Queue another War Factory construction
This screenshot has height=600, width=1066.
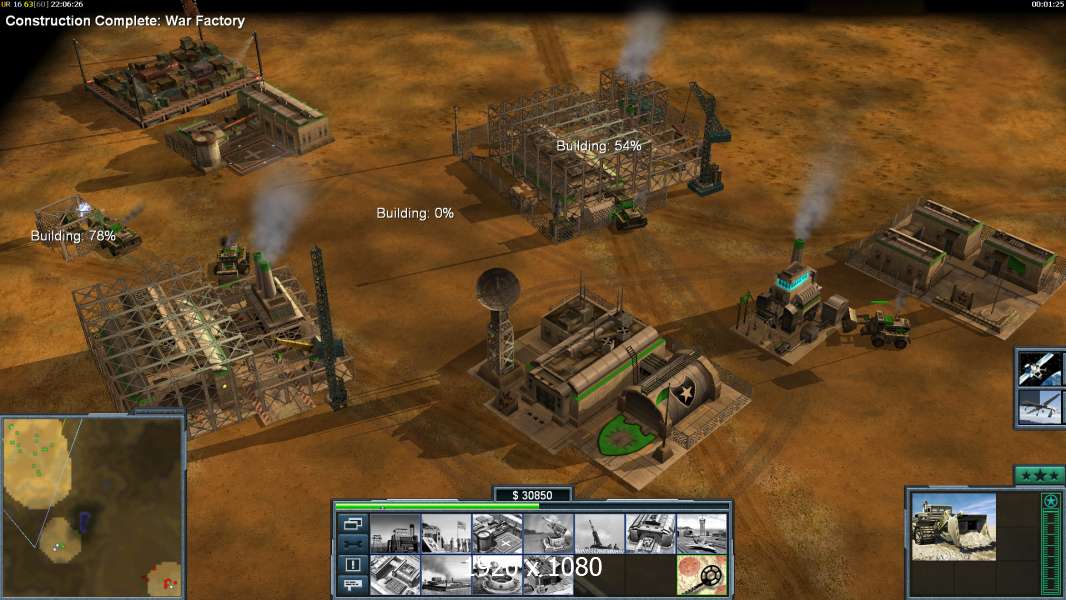click(649, 533)
